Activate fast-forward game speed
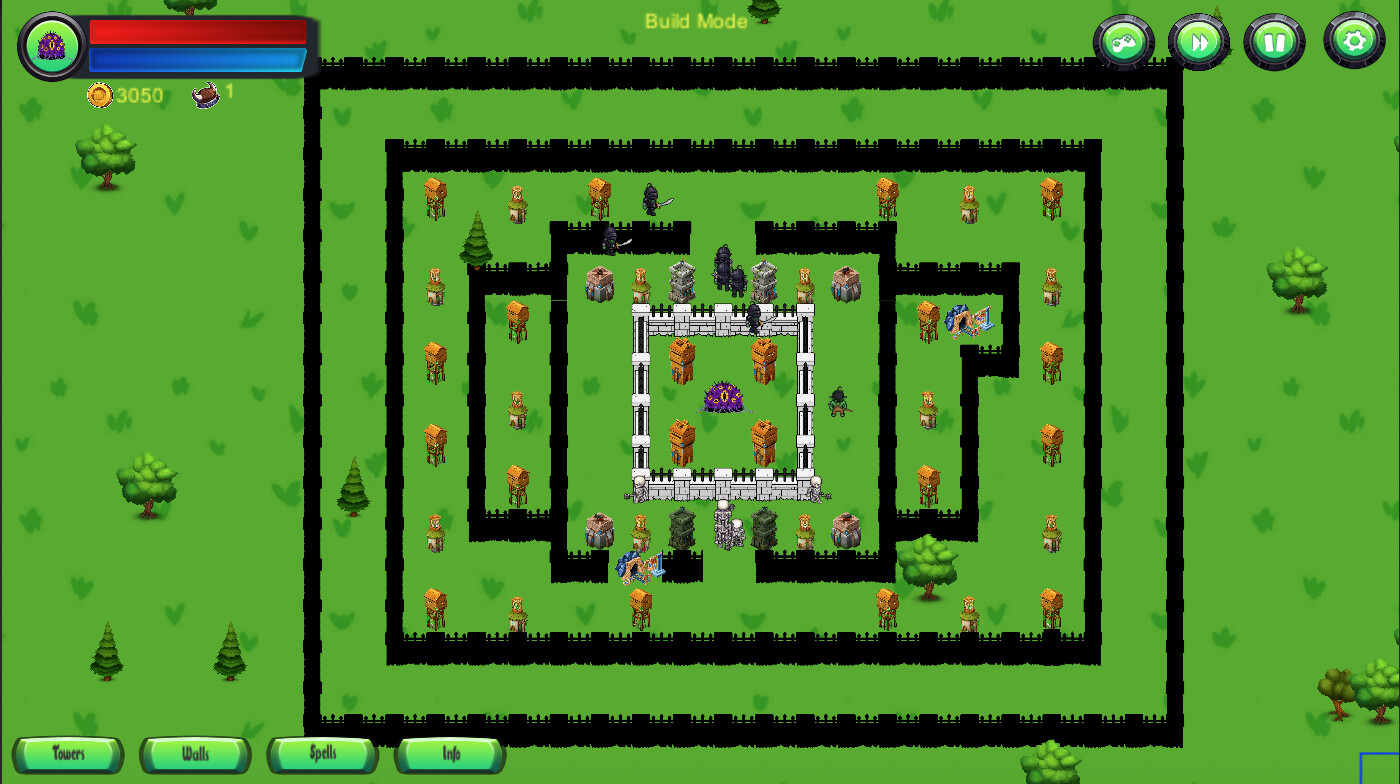The height and width of the screenshot is (784, 1400). pos(1198,42)
